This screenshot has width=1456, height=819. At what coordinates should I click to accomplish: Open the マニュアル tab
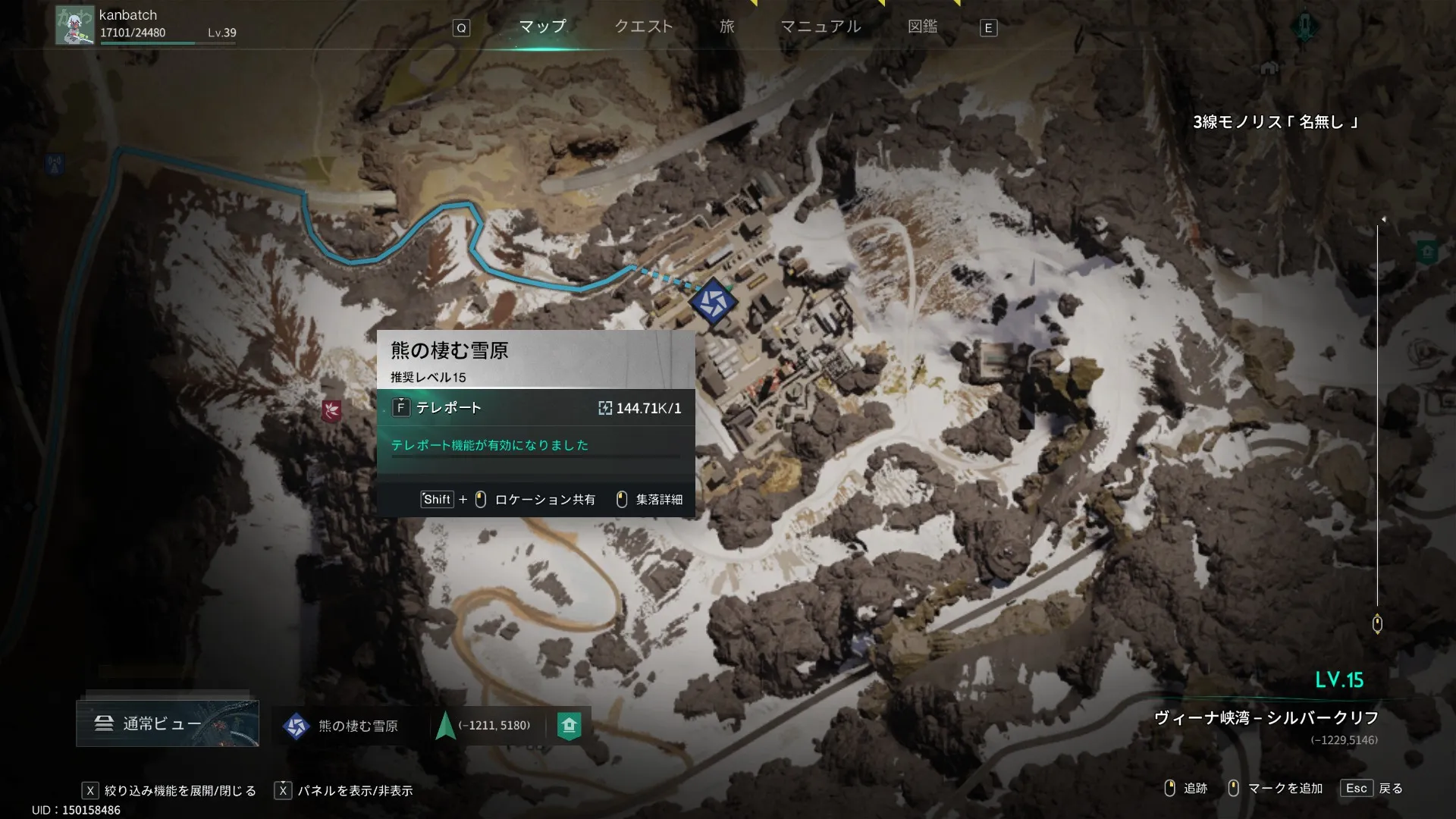click(x=821, y=27)
